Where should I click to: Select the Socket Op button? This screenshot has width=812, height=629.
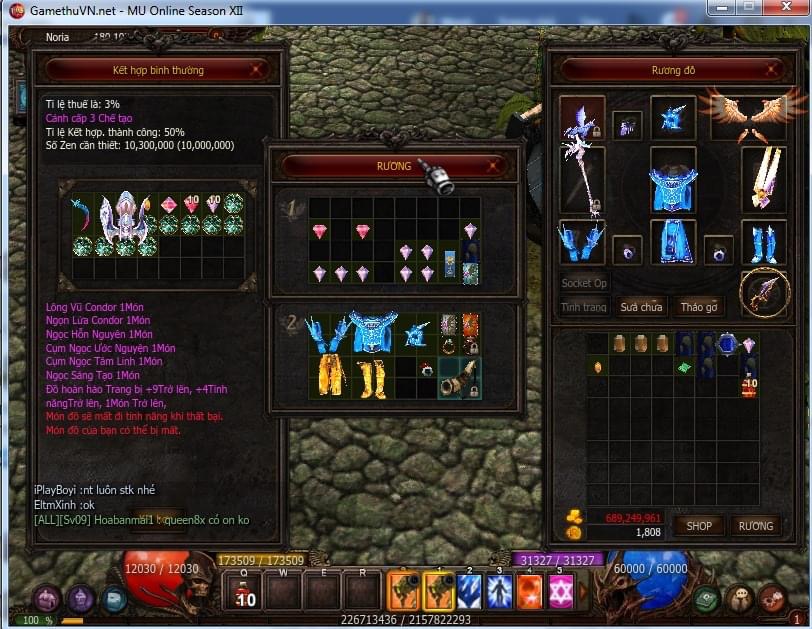[x=584, y=283]
